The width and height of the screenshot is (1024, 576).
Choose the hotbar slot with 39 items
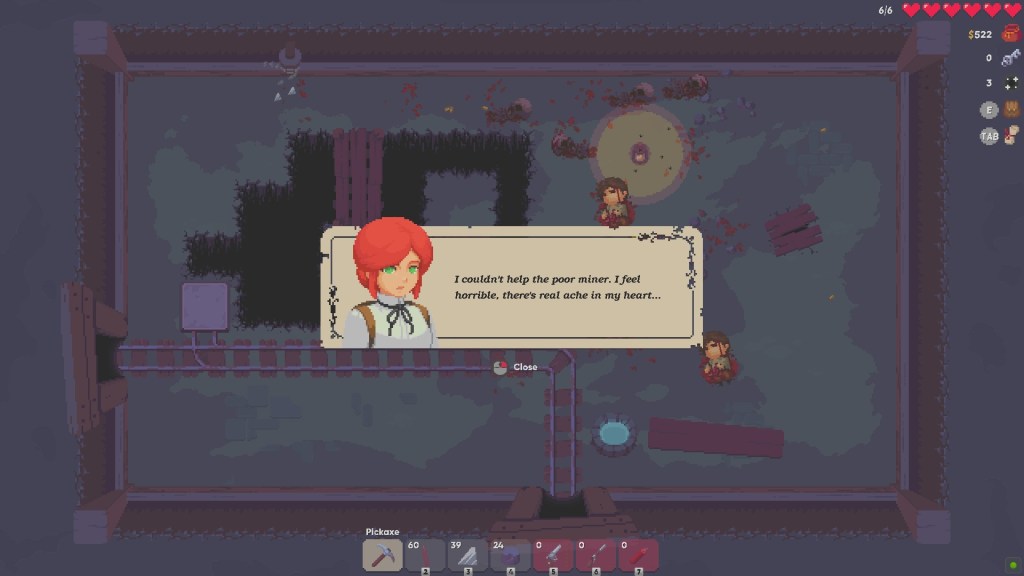[467, 555]
